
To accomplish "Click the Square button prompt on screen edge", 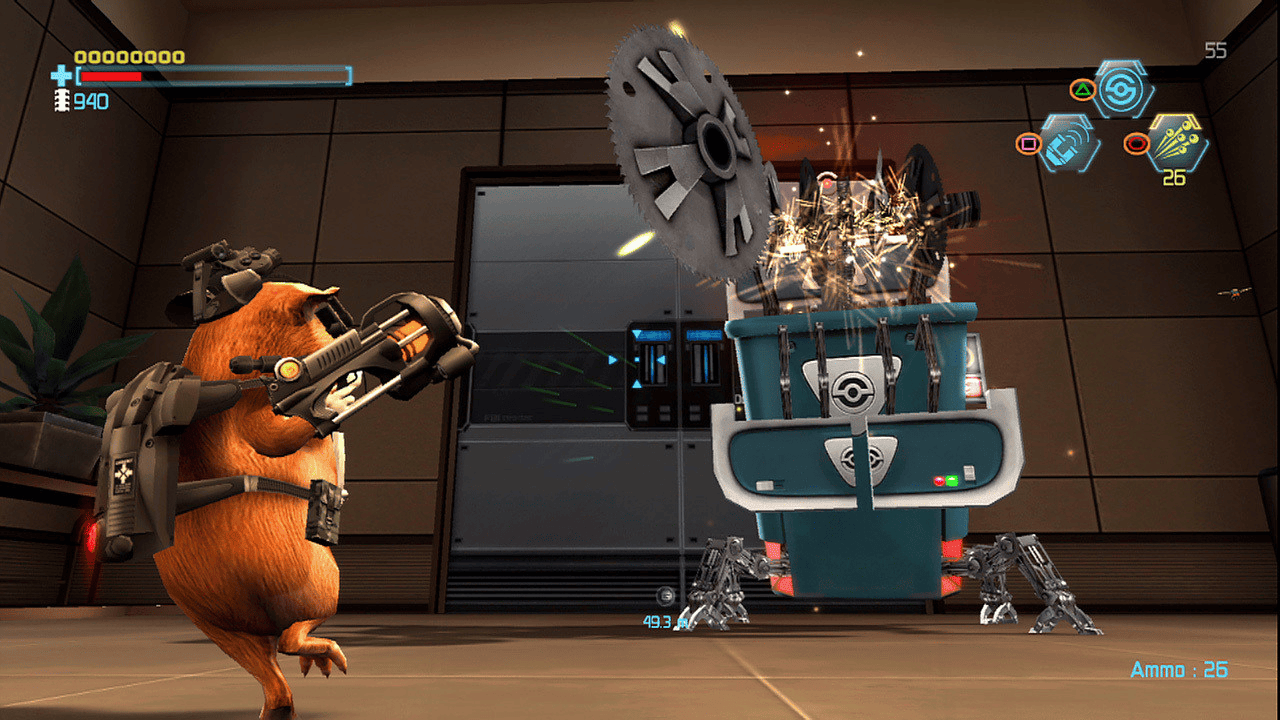I will point(1029,143).
